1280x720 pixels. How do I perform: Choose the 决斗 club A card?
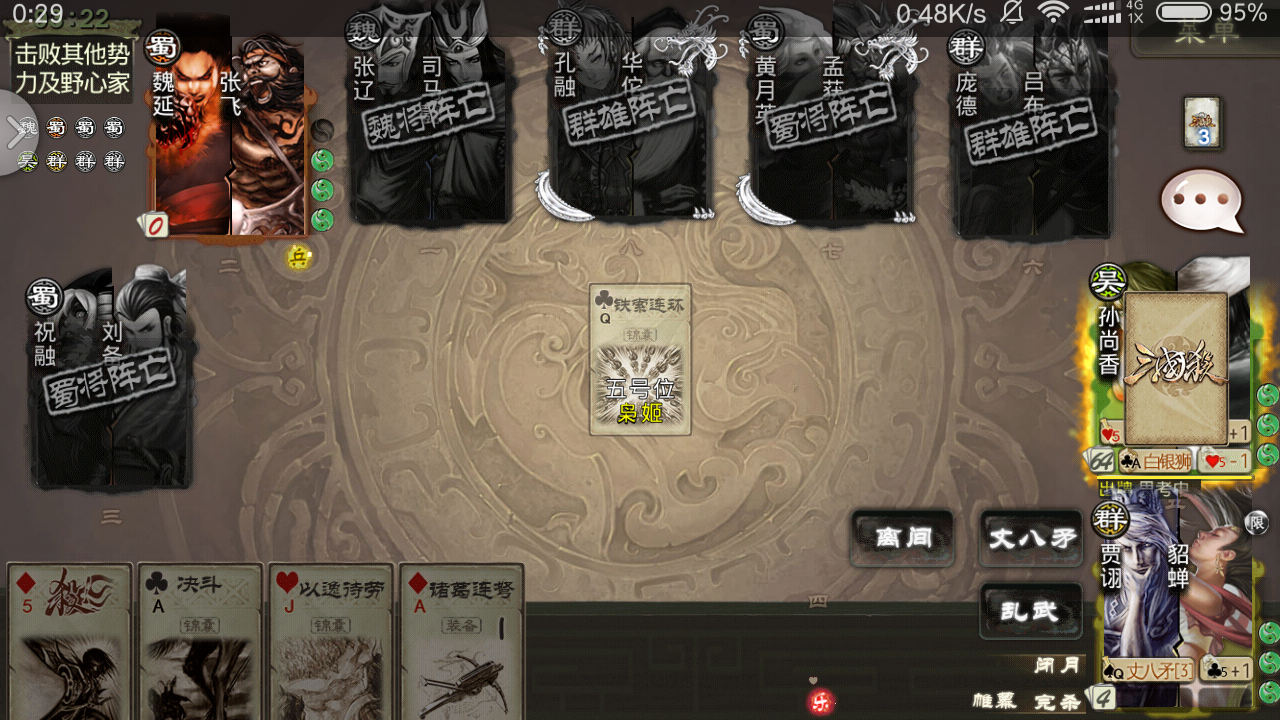click(200, 642)
